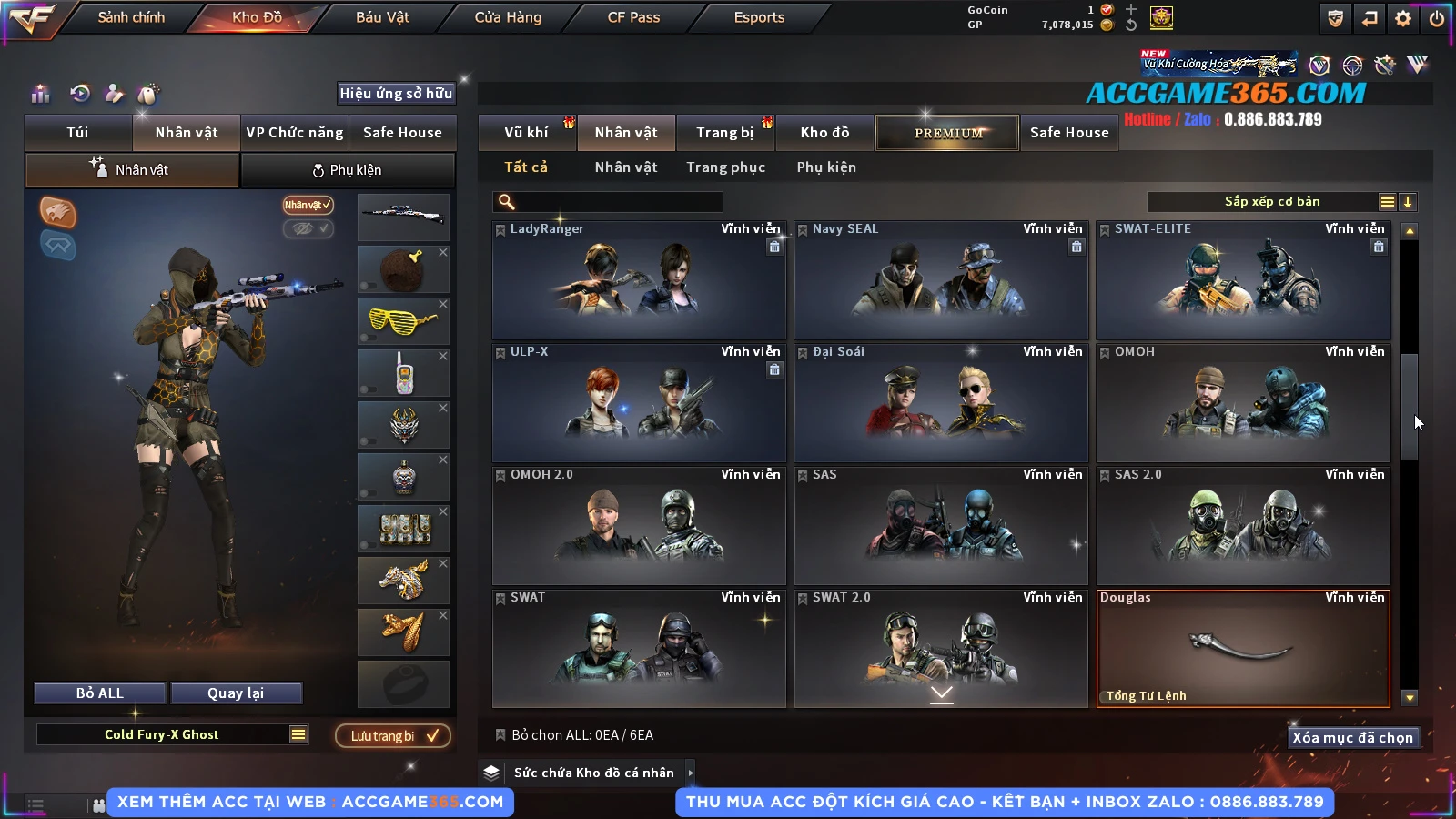Open the Sắp xếp cơ bản sort dropdown
1456x819 pixels.
(x=1272, y=202)
